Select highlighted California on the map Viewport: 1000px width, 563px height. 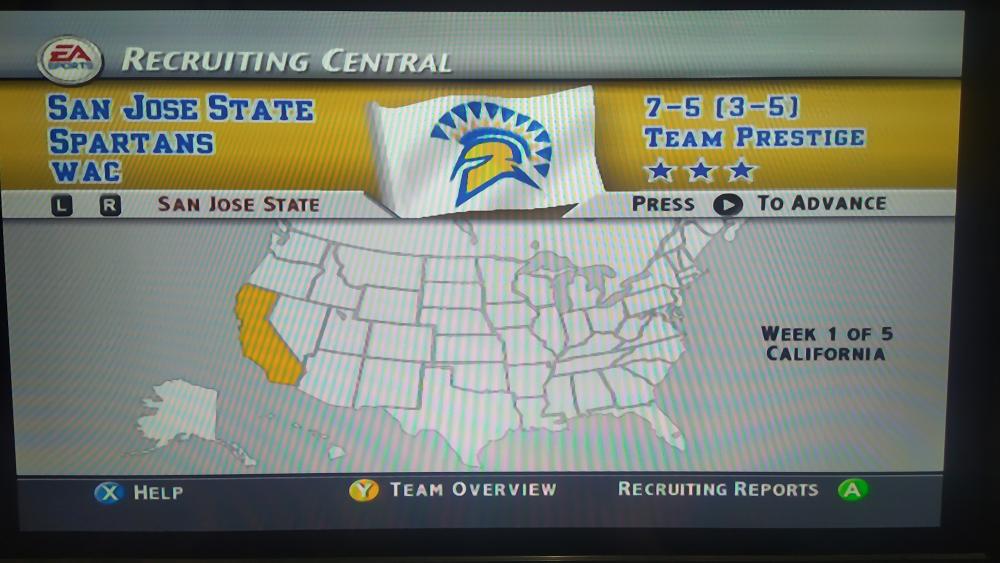click(263, 337)
